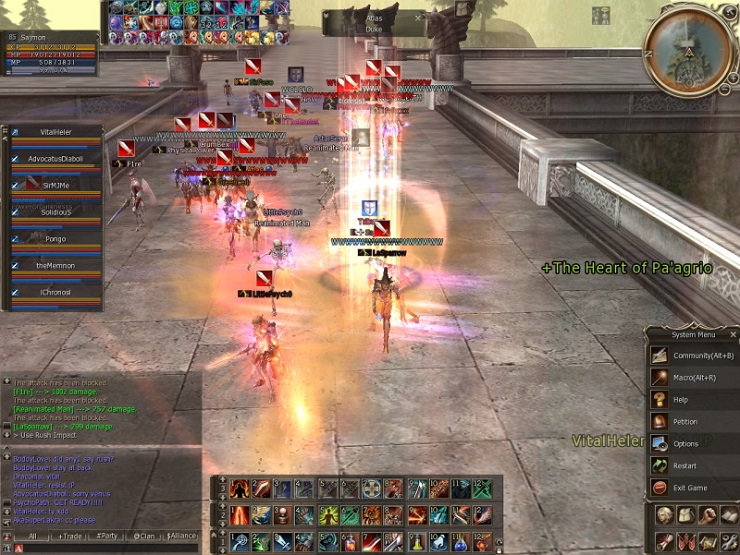
Task: Open the character status face icon
Action: pos(664,515)
